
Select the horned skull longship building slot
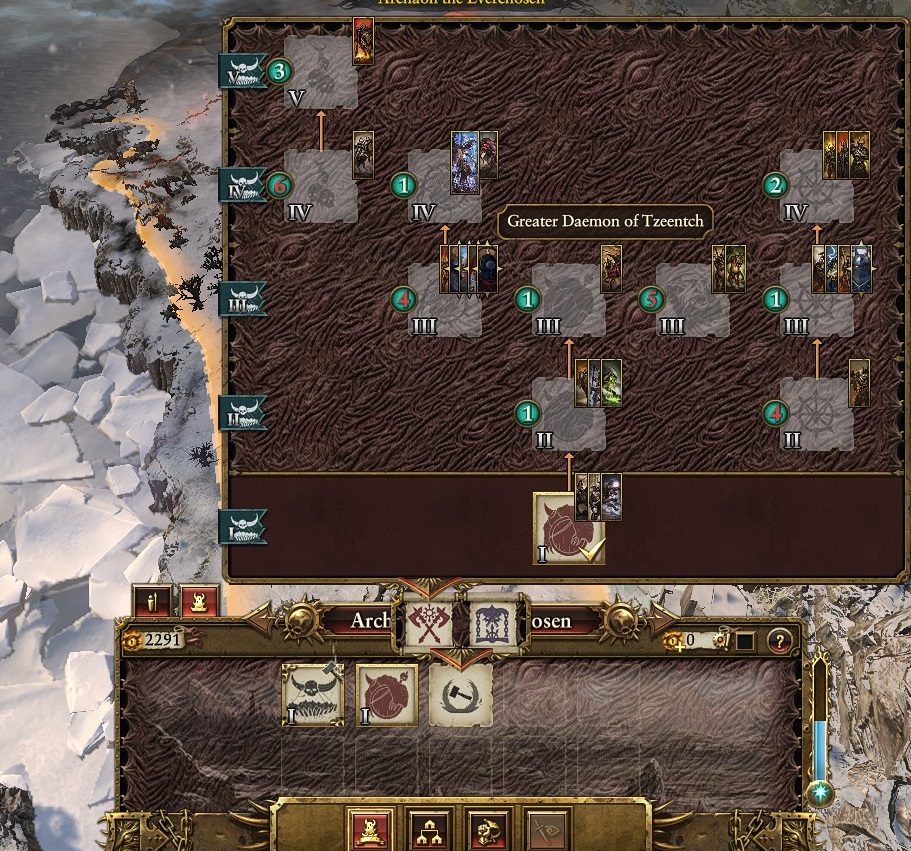313,694
